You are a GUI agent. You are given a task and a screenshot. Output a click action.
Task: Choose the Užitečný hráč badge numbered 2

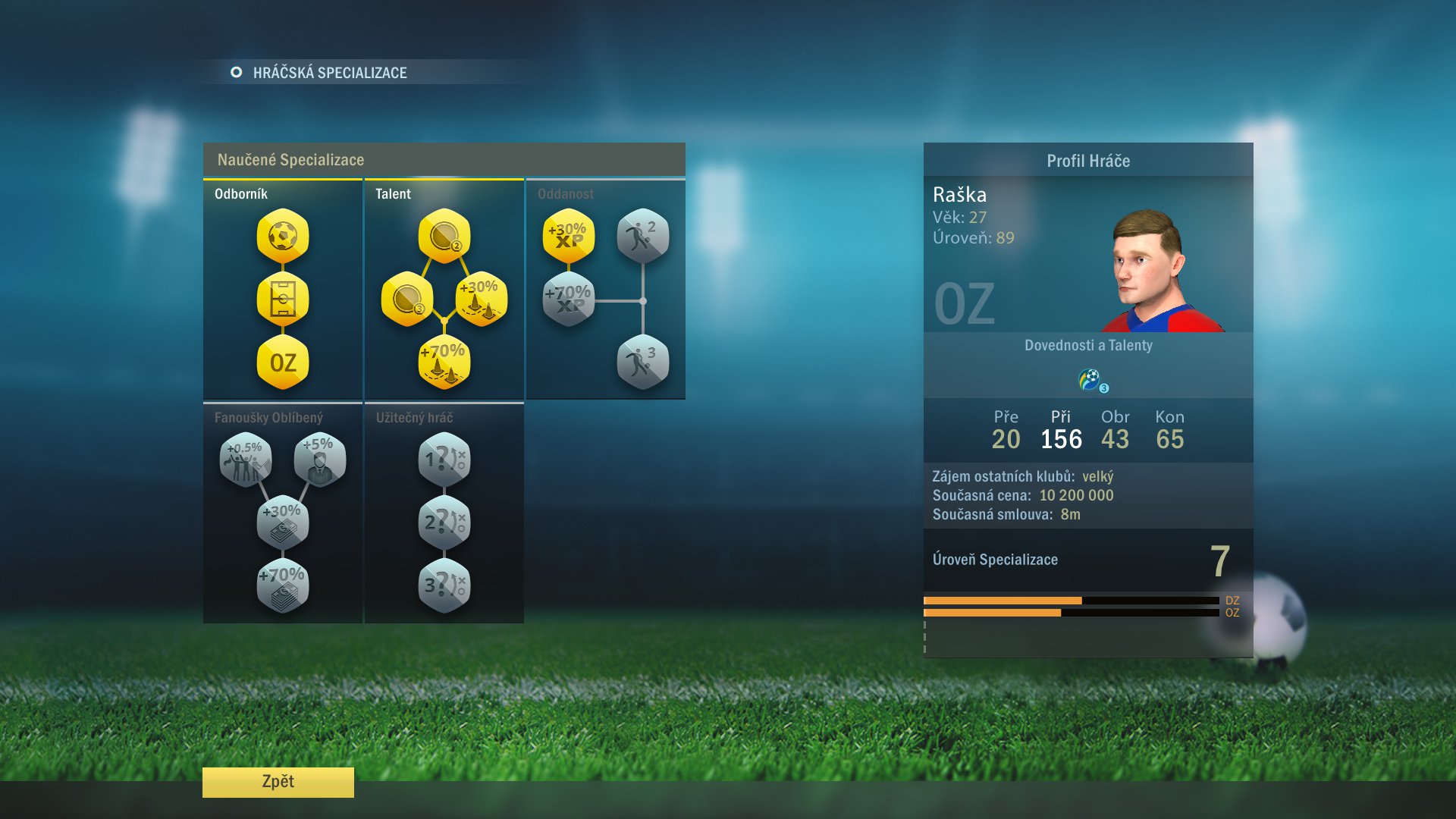click(x=444, y=523)
